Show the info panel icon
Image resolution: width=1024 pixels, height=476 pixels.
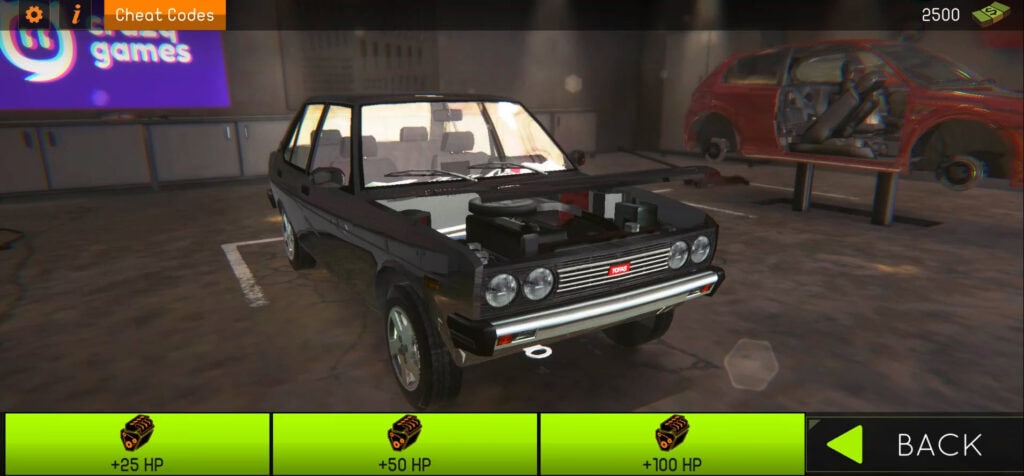coord(76,15)
